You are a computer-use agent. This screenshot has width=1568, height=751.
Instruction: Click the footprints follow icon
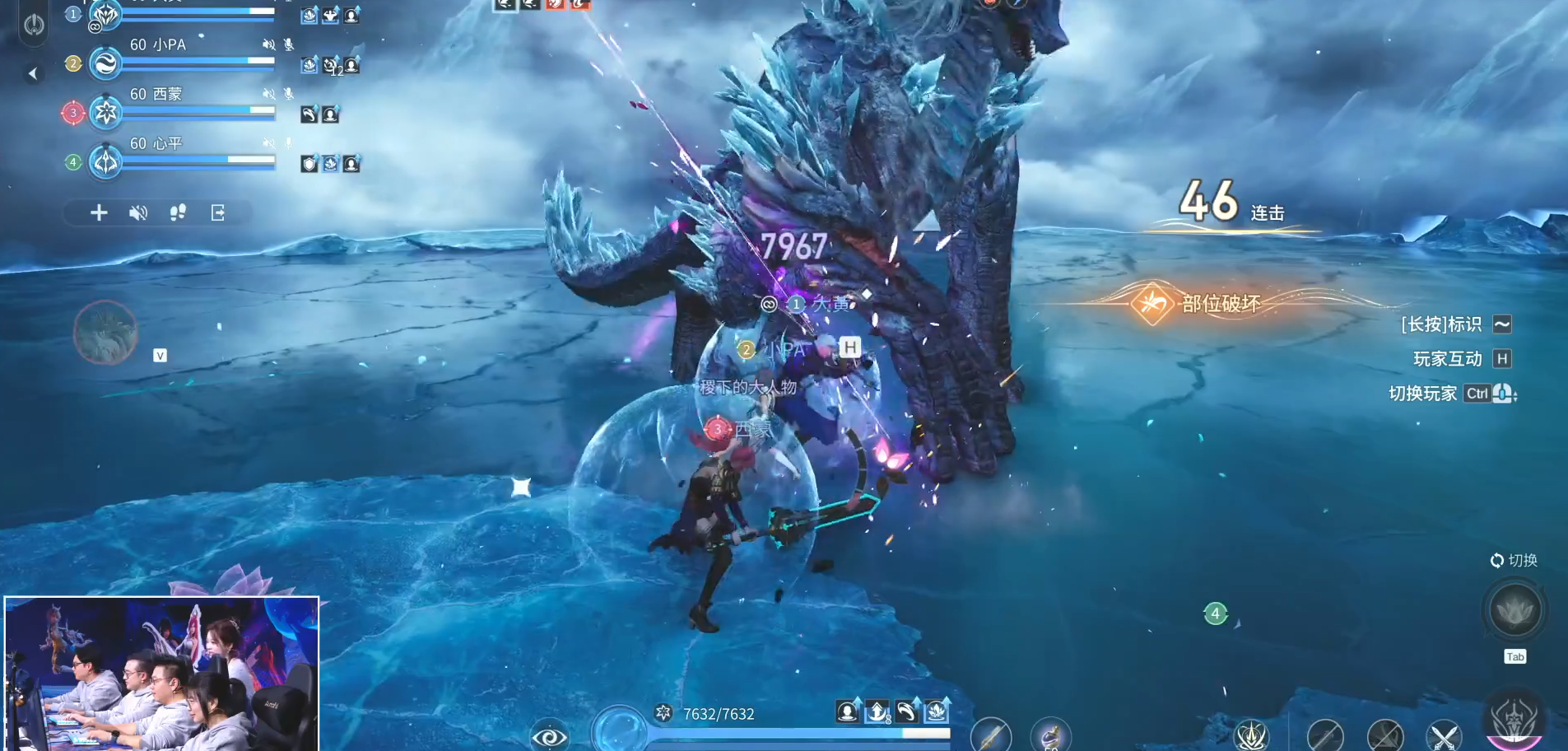(x=178, y=213)
